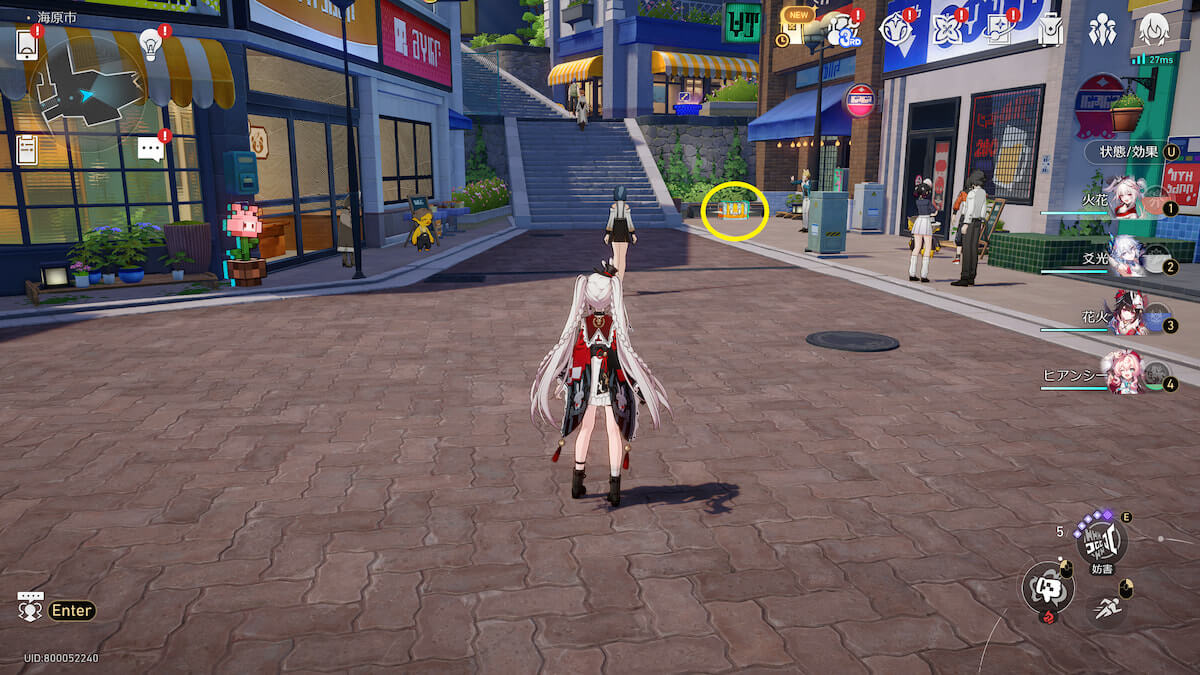The width and height of the screenshot is (1200, 675).
Task: Open the circular minimap of 海原市
Action: 90,94
